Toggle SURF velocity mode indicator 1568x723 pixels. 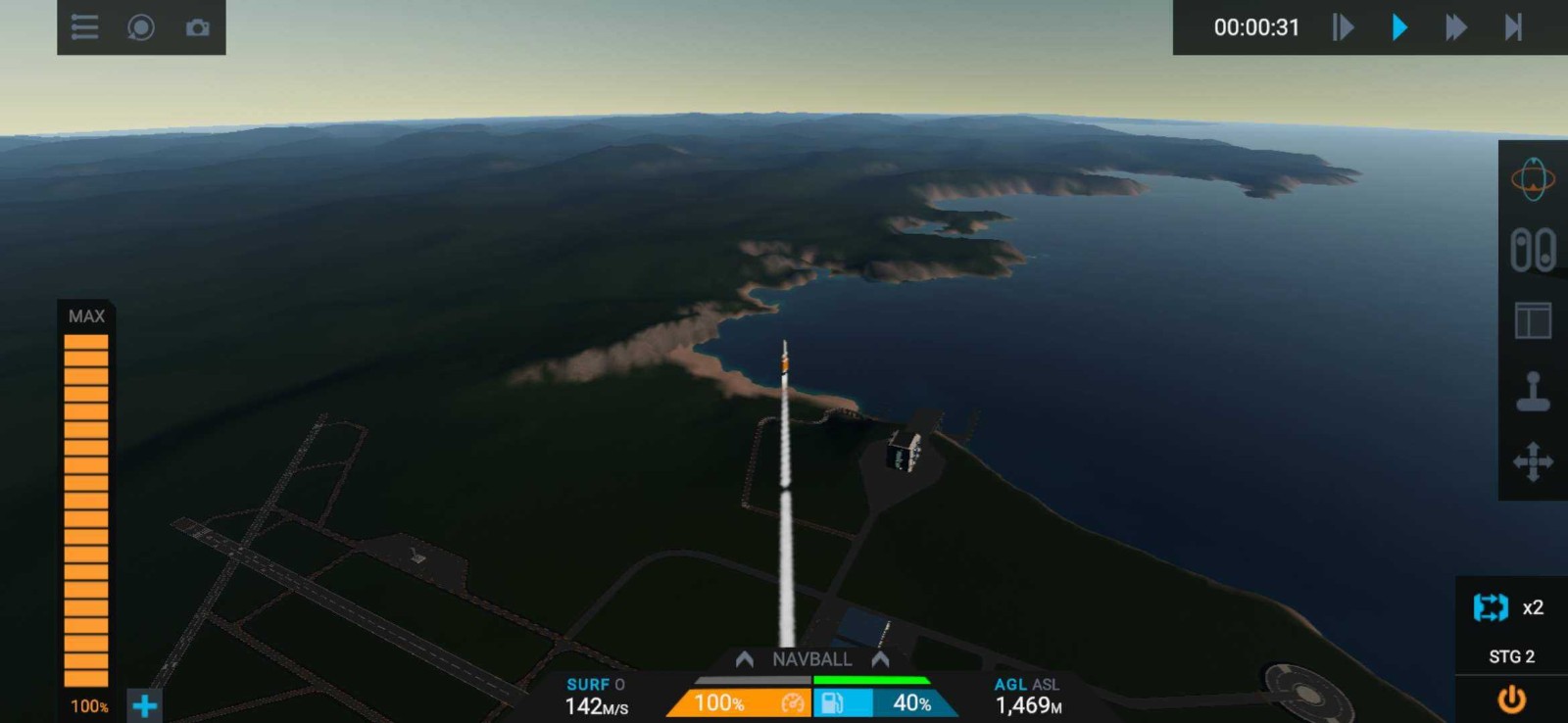tap(593, 685)
